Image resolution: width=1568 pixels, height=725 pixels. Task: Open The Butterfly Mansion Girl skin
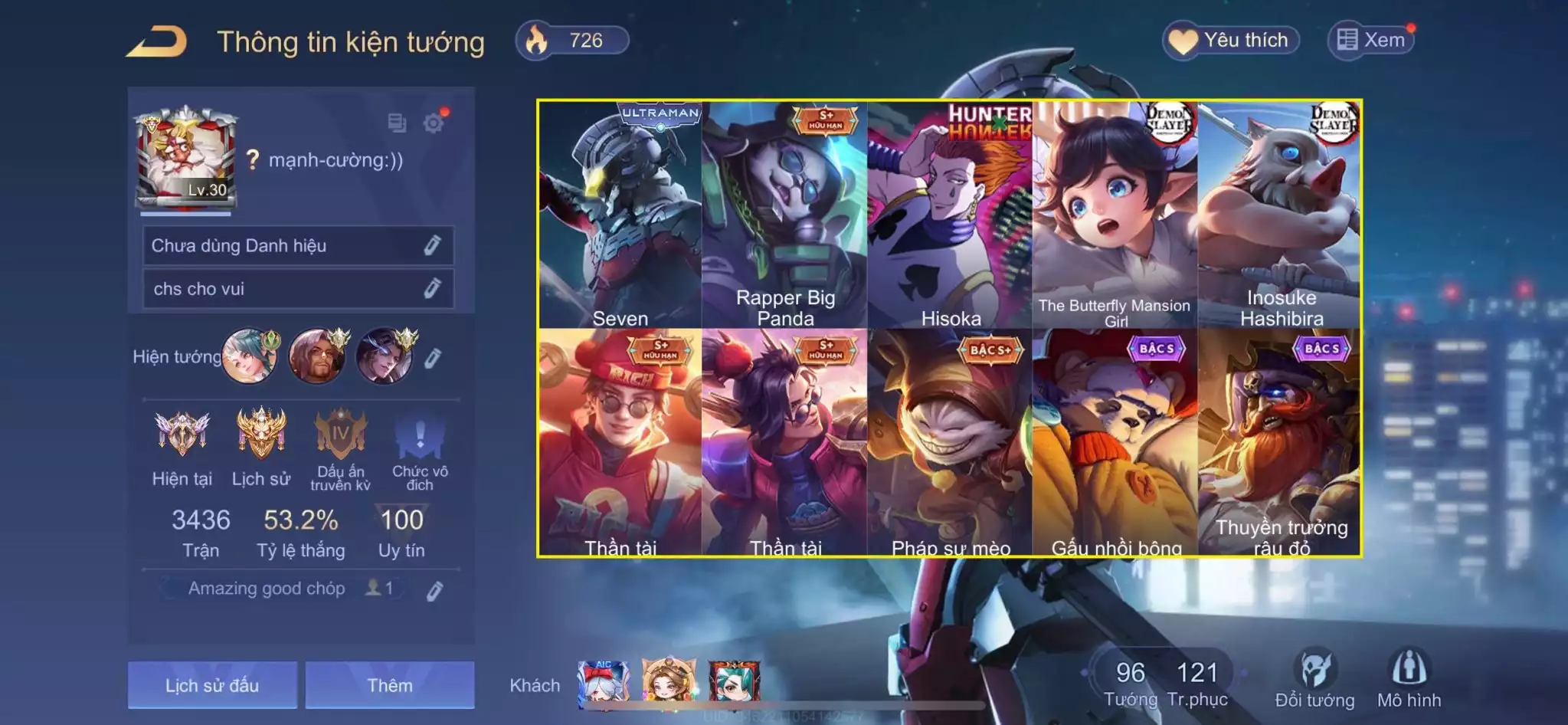1115,215
